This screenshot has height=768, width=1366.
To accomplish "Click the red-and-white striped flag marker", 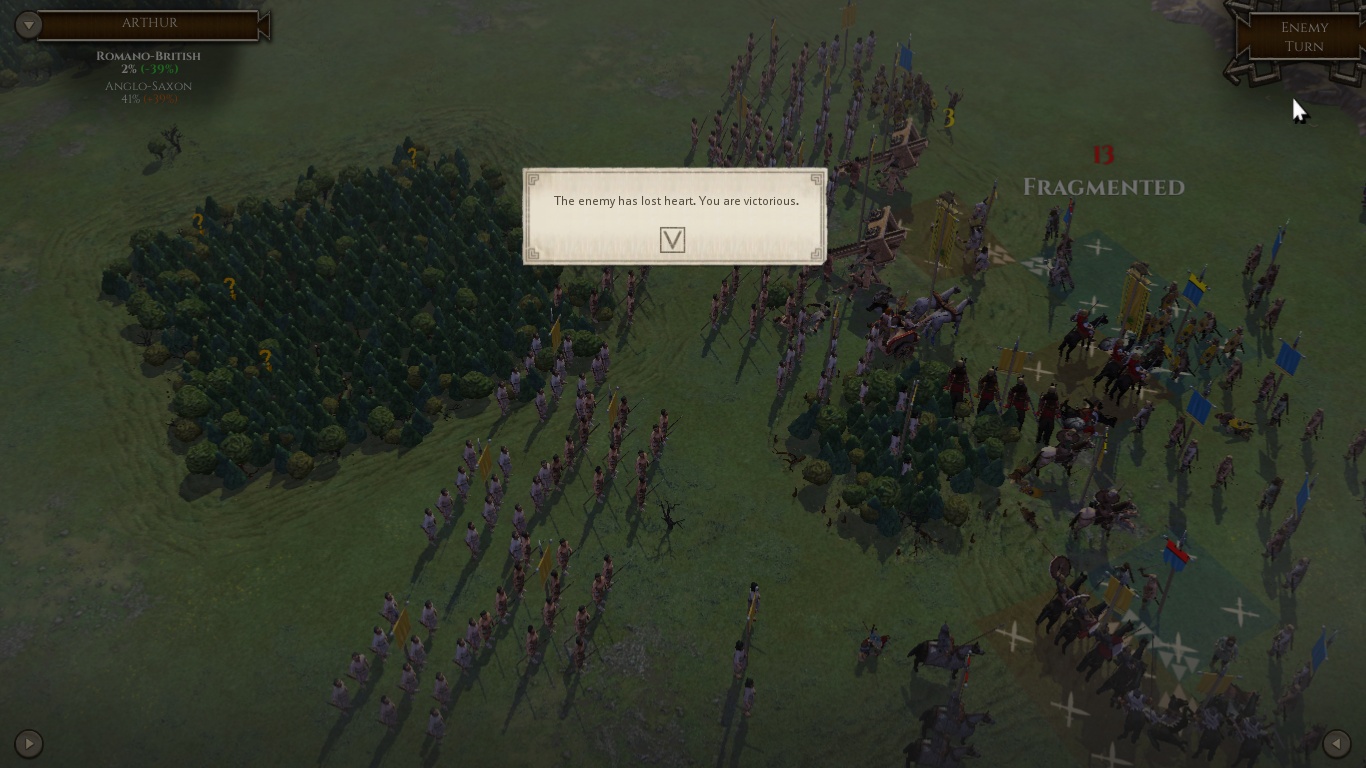I will click(x=1174, y=551).
